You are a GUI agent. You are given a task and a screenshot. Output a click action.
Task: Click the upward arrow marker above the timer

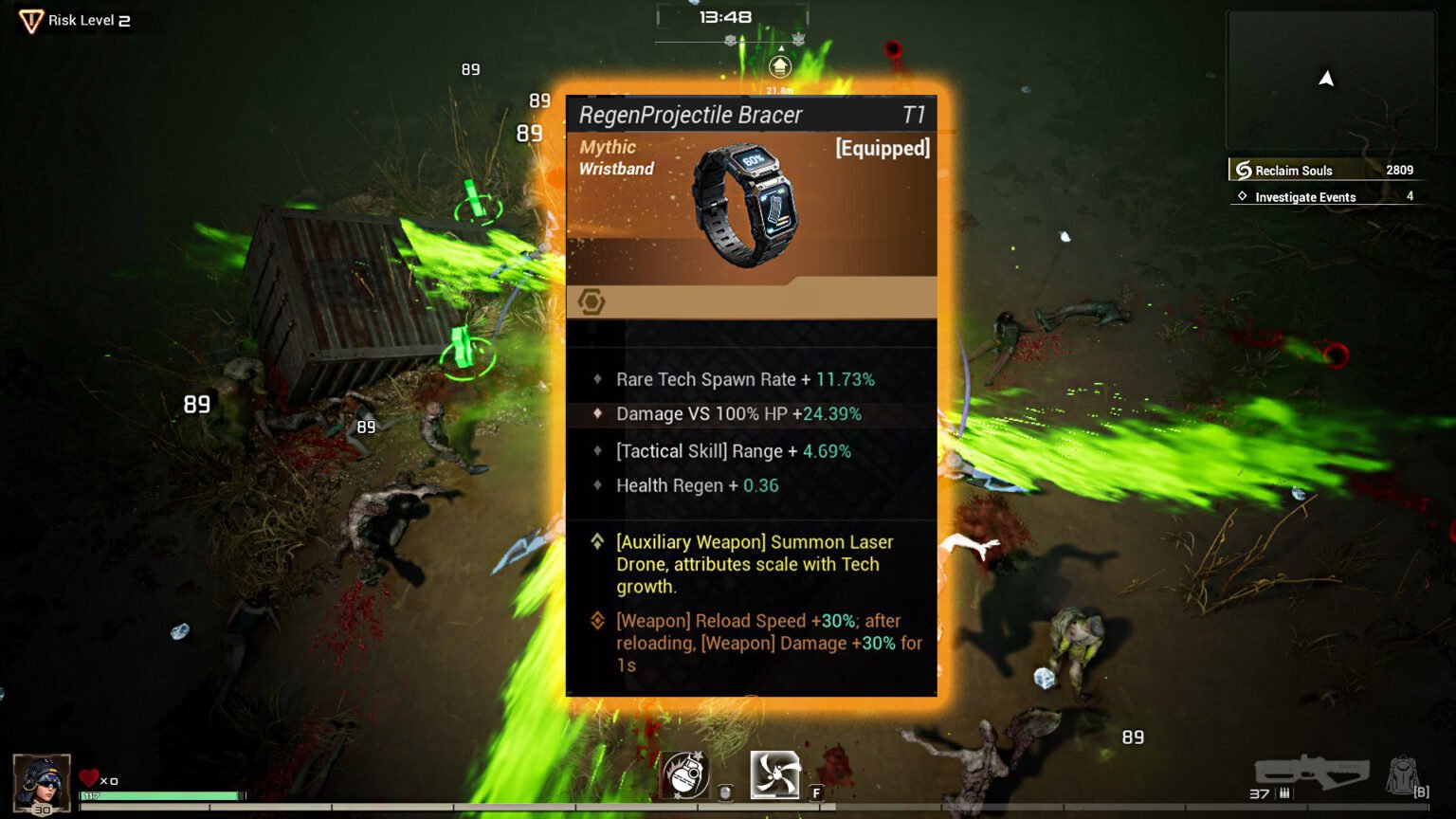pos(778,67)
